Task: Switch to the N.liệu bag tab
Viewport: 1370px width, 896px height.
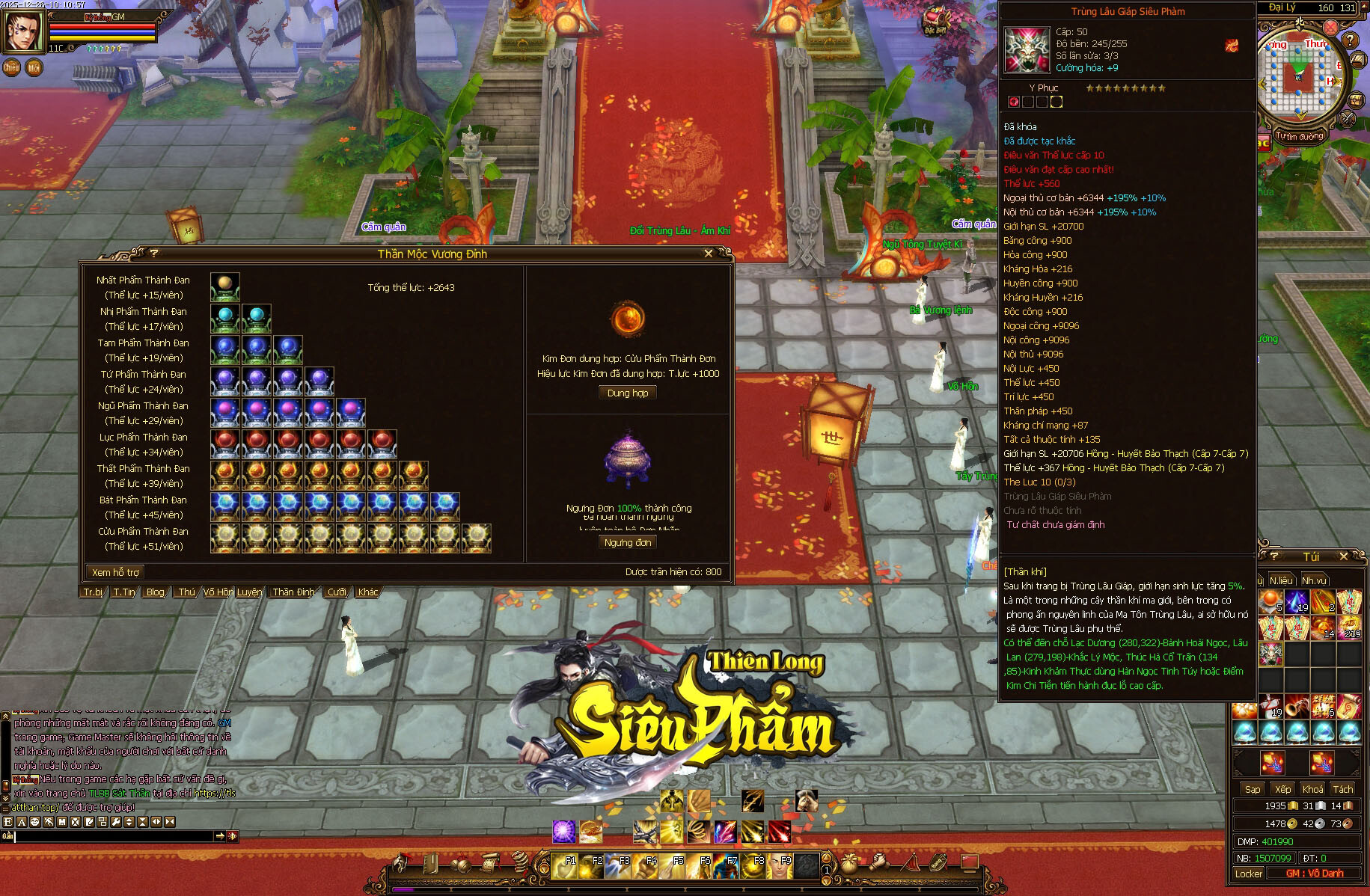Action: point(1280,580)
